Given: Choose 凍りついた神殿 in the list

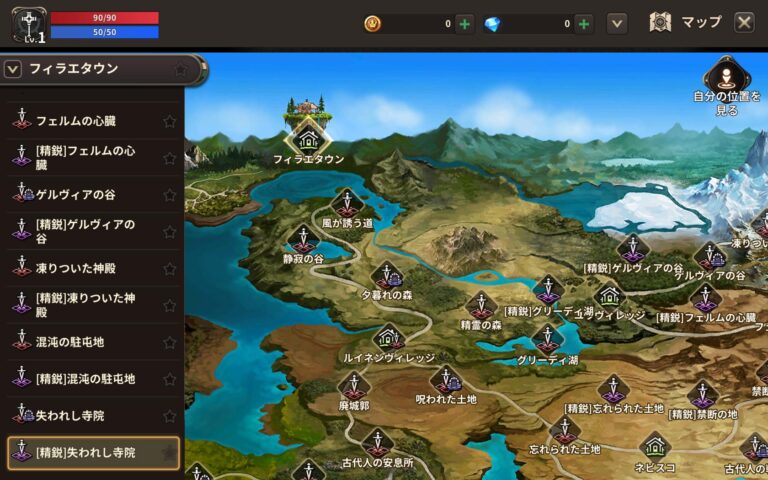Looking at the screenshot, I should pyautogui.click(x=76, y=268).
